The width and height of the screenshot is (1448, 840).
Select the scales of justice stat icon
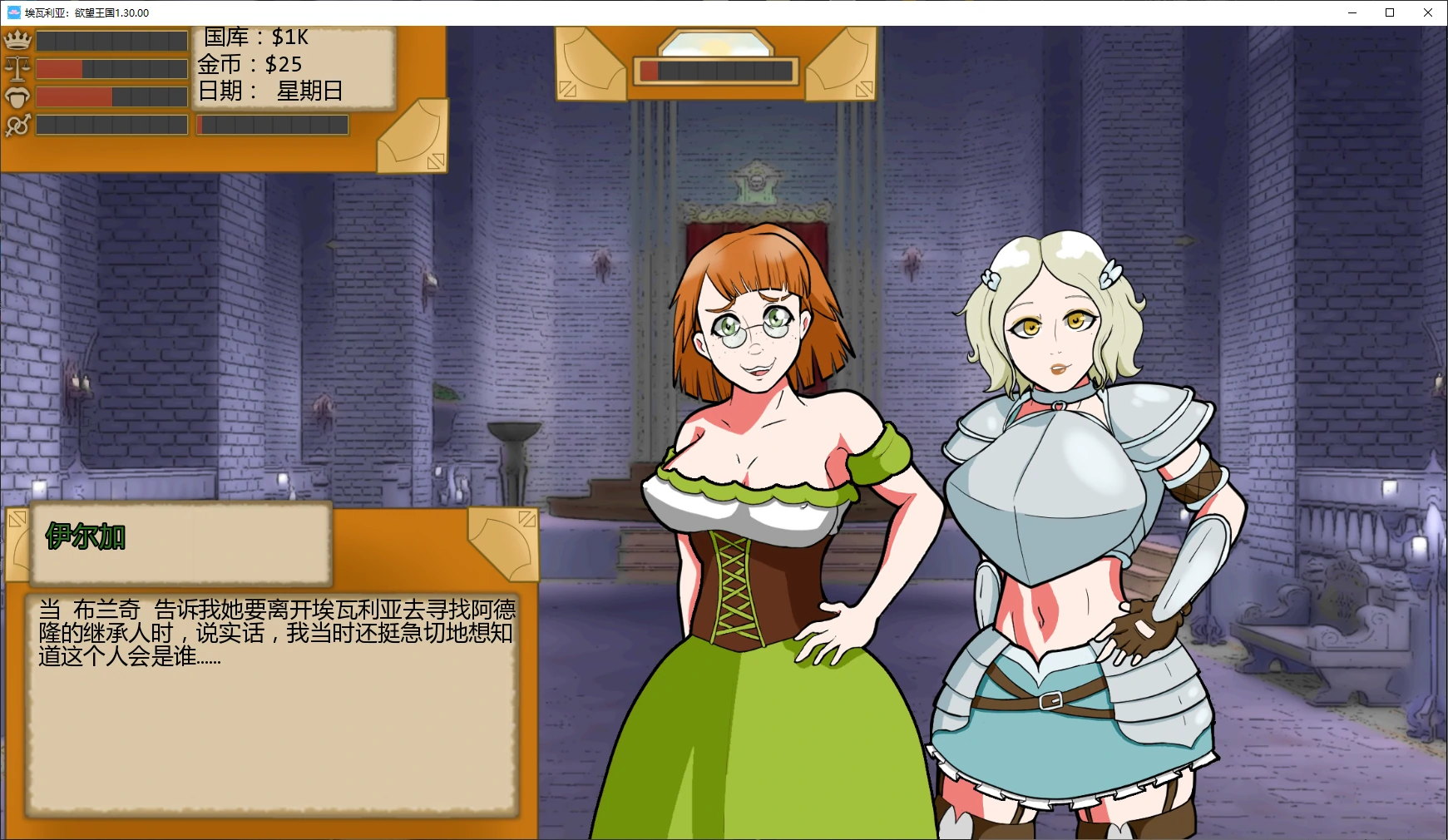tap(17, 67)
